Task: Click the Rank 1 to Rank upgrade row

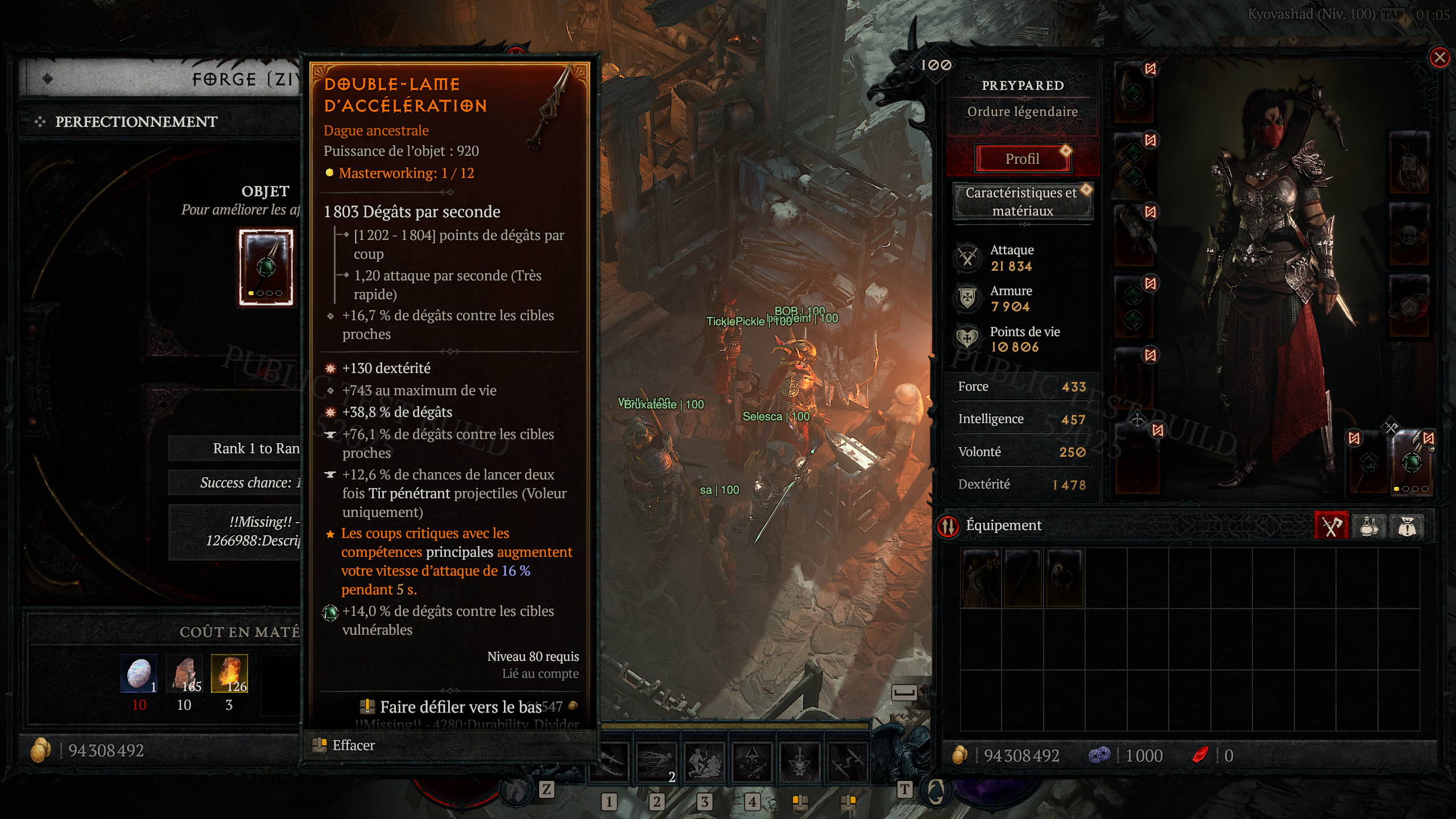Action: point(250,448)
